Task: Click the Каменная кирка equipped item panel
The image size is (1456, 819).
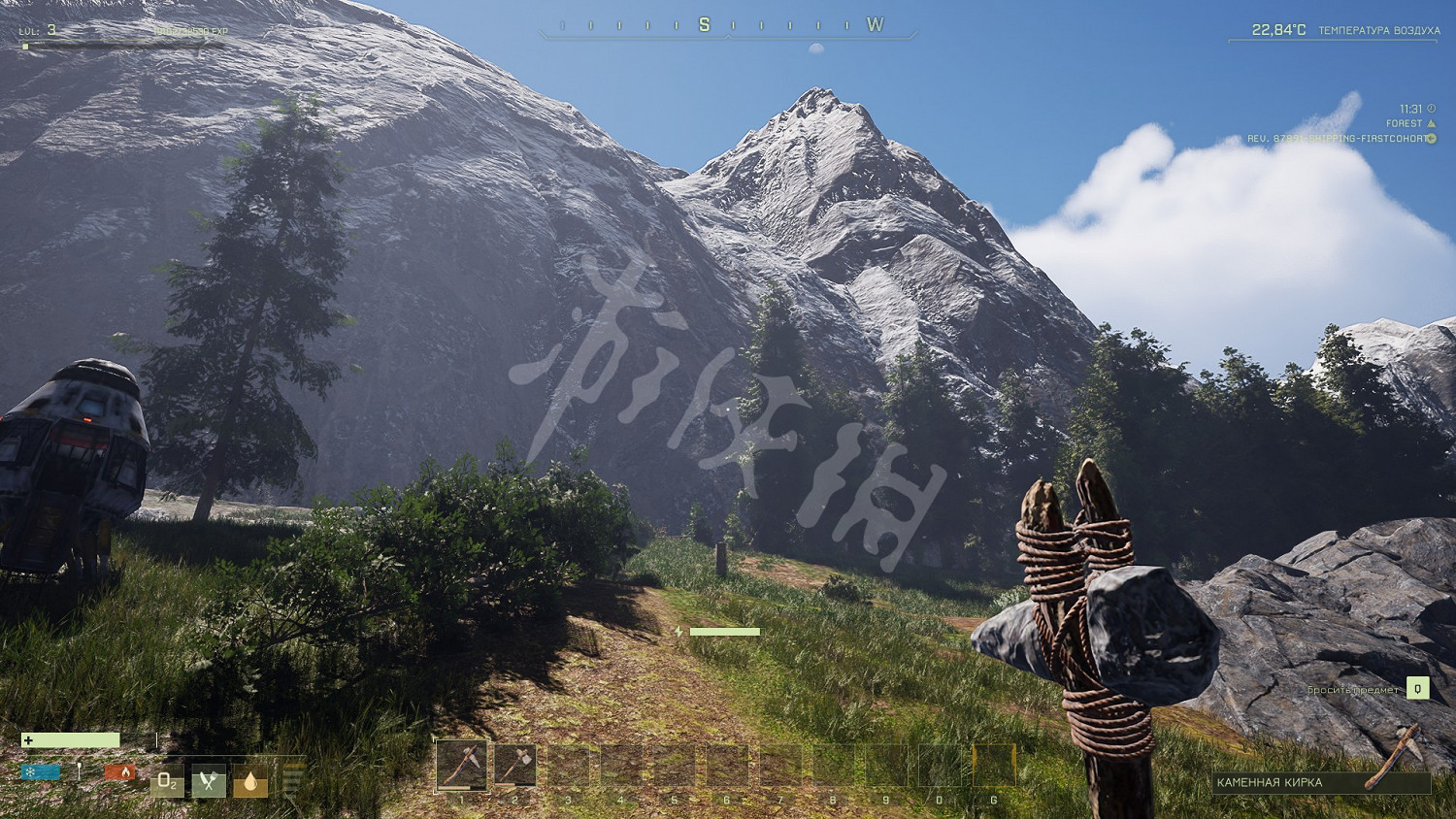Action: (x=1320, y=782)
